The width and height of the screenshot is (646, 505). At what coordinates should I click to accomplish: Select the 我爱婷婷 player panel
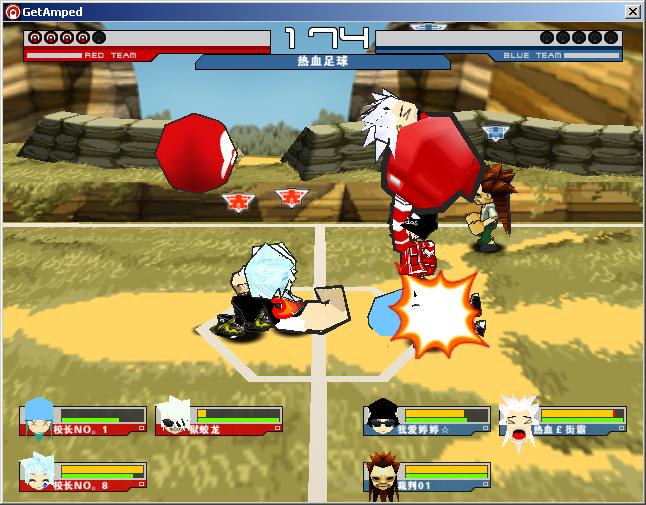[x=427, y=420]
